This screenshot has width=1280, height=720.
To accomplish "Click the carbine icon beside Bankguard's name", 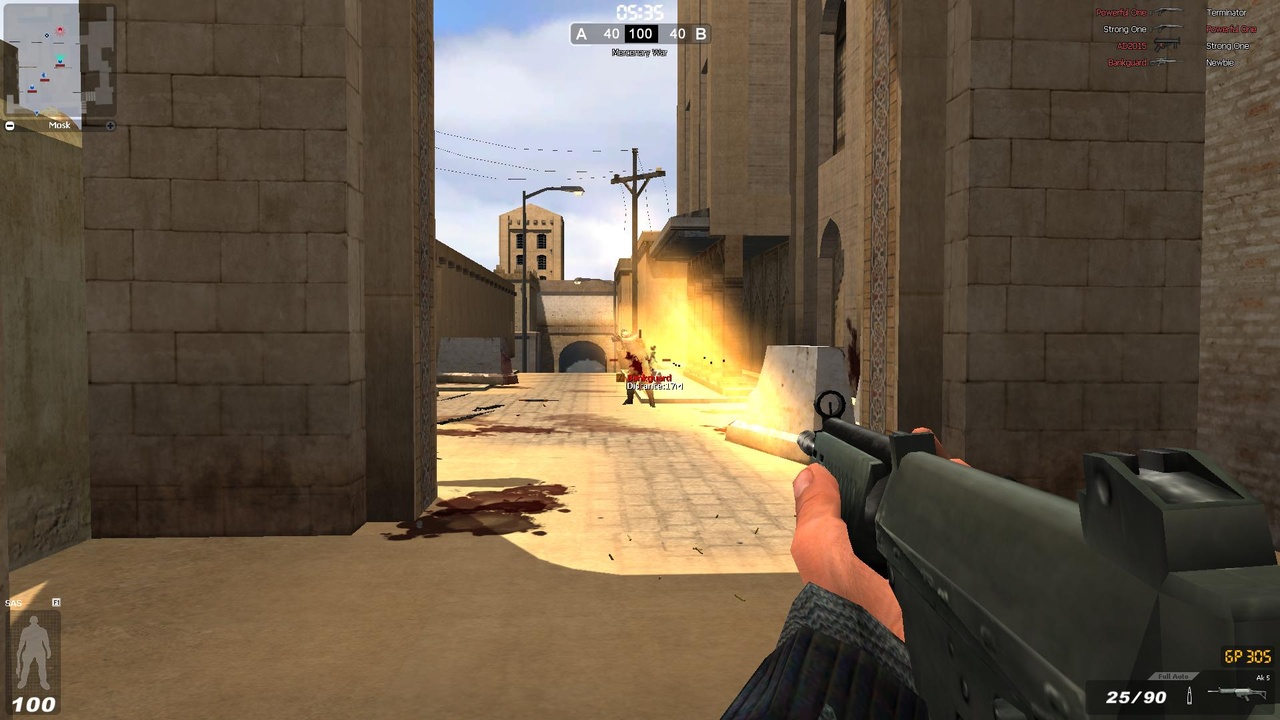I will [1163, 61].
